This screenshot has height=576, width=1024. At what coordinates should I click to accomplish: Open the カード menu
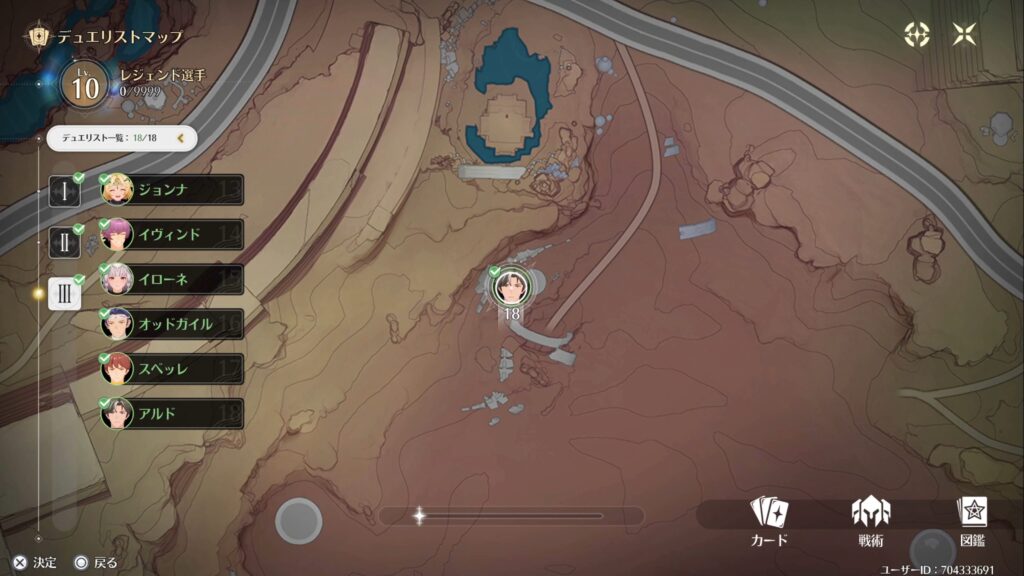coord(769,521)
